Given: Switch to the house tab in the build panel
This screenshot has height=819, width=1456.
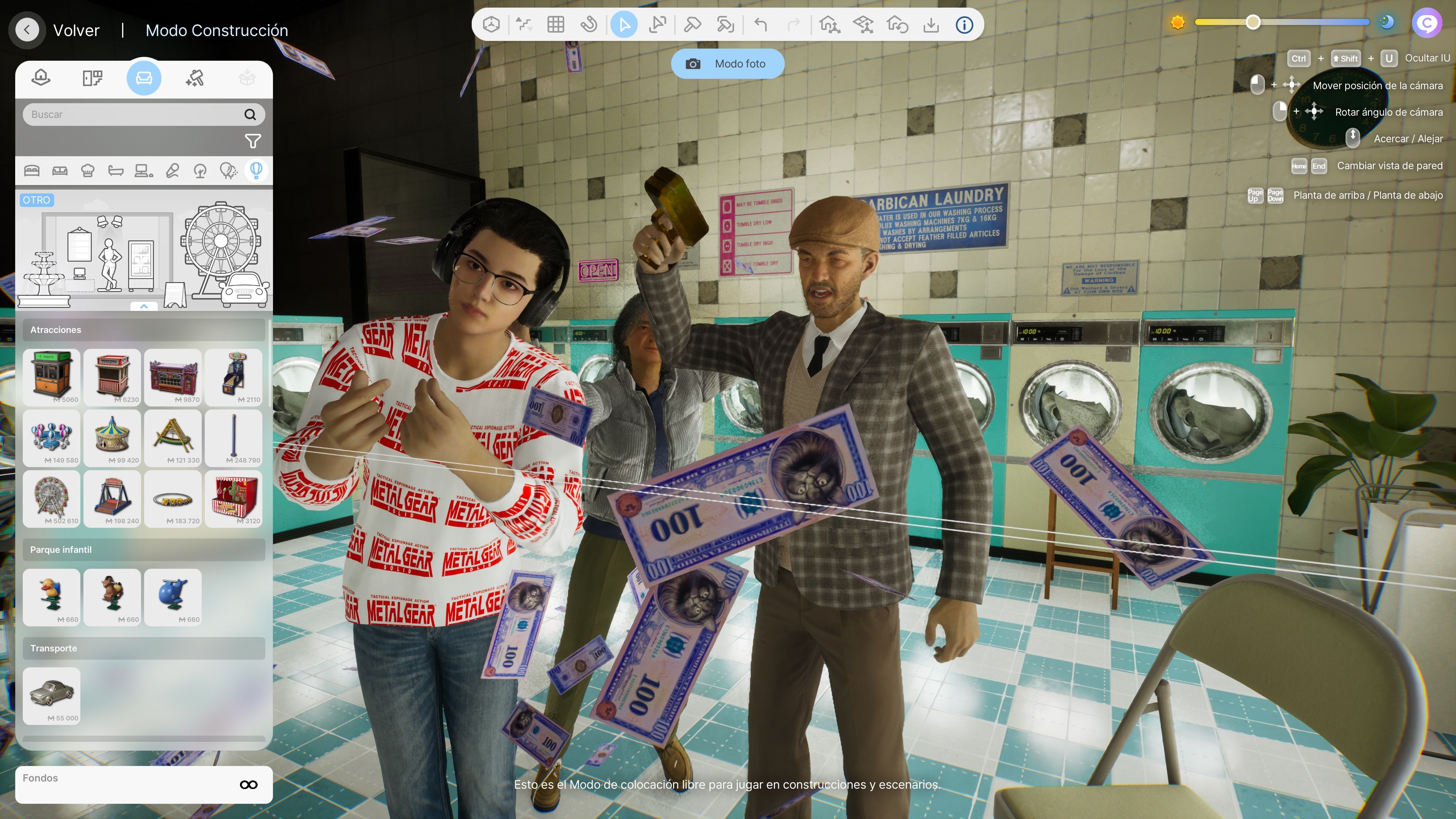Looking at the screenshot, I should [x=41, y=78].
